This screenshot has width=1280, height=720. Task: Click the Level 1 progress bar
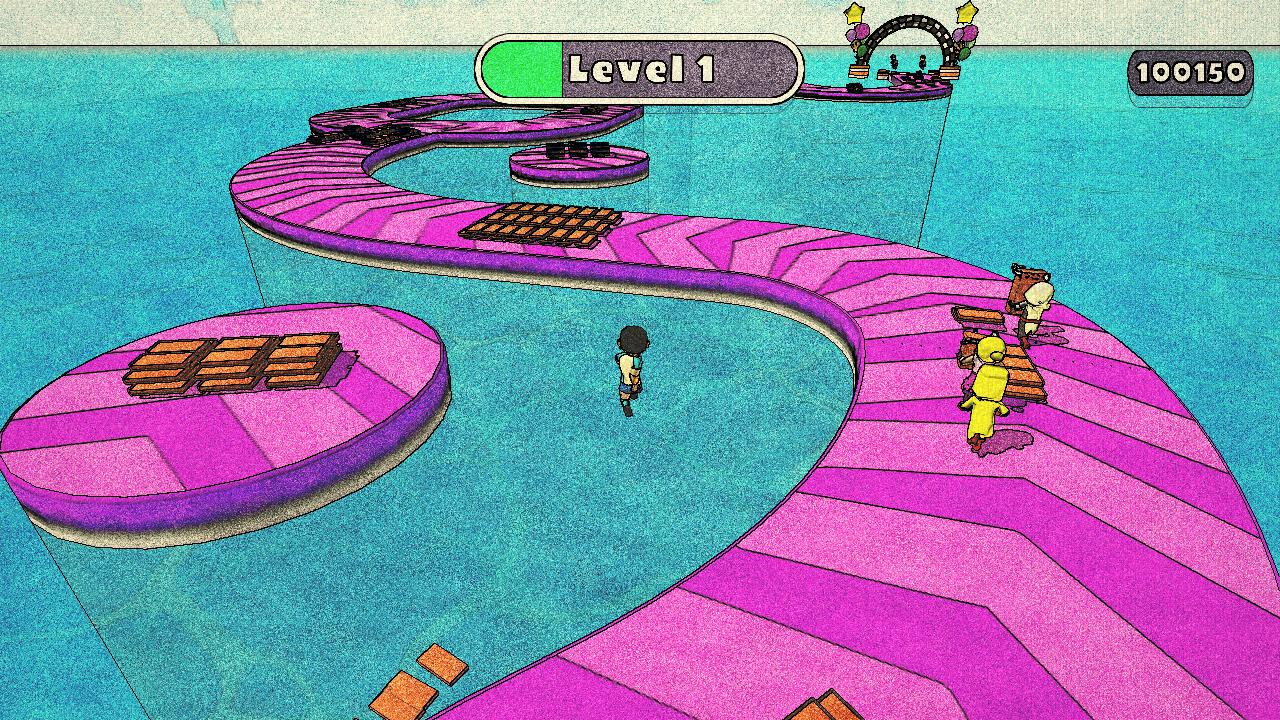click(x=640, y=68)
